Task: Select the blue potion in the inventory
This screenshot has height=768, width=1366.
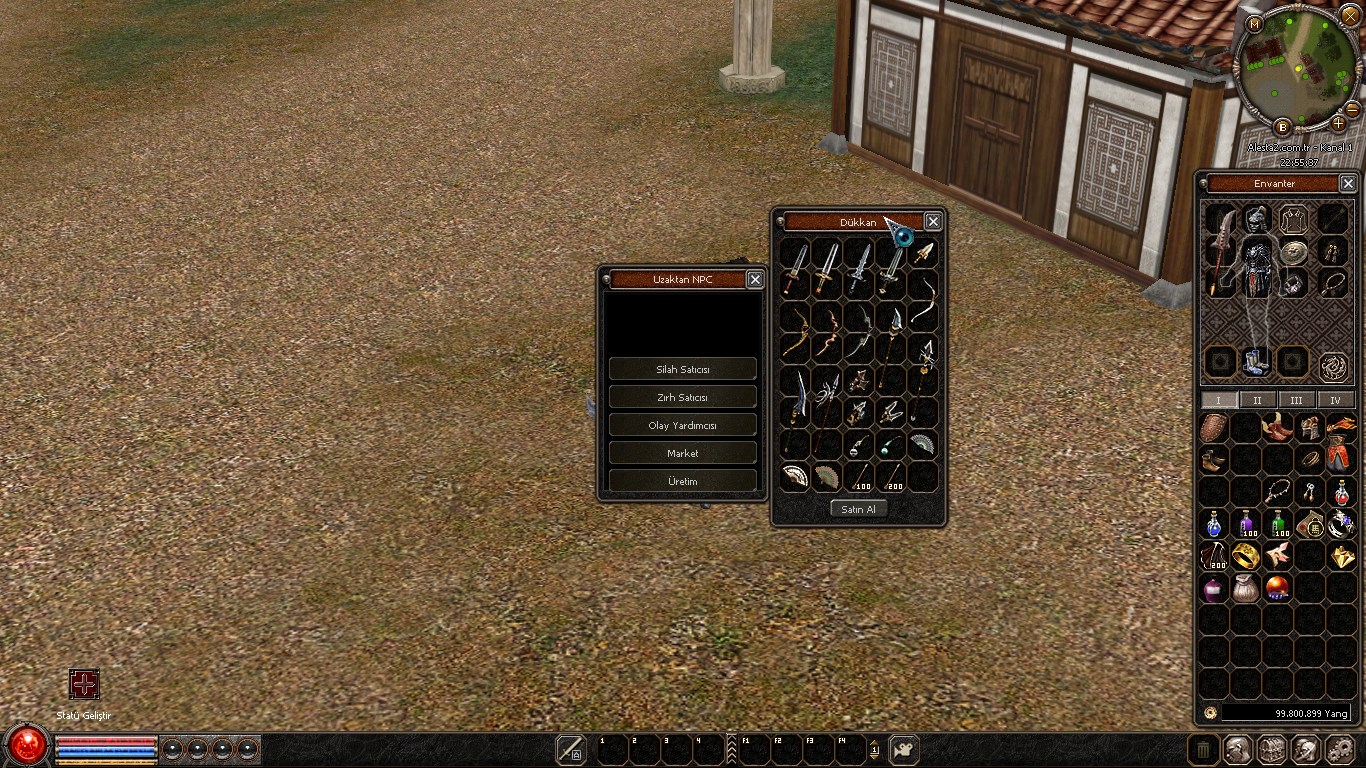Action: 1214,523
